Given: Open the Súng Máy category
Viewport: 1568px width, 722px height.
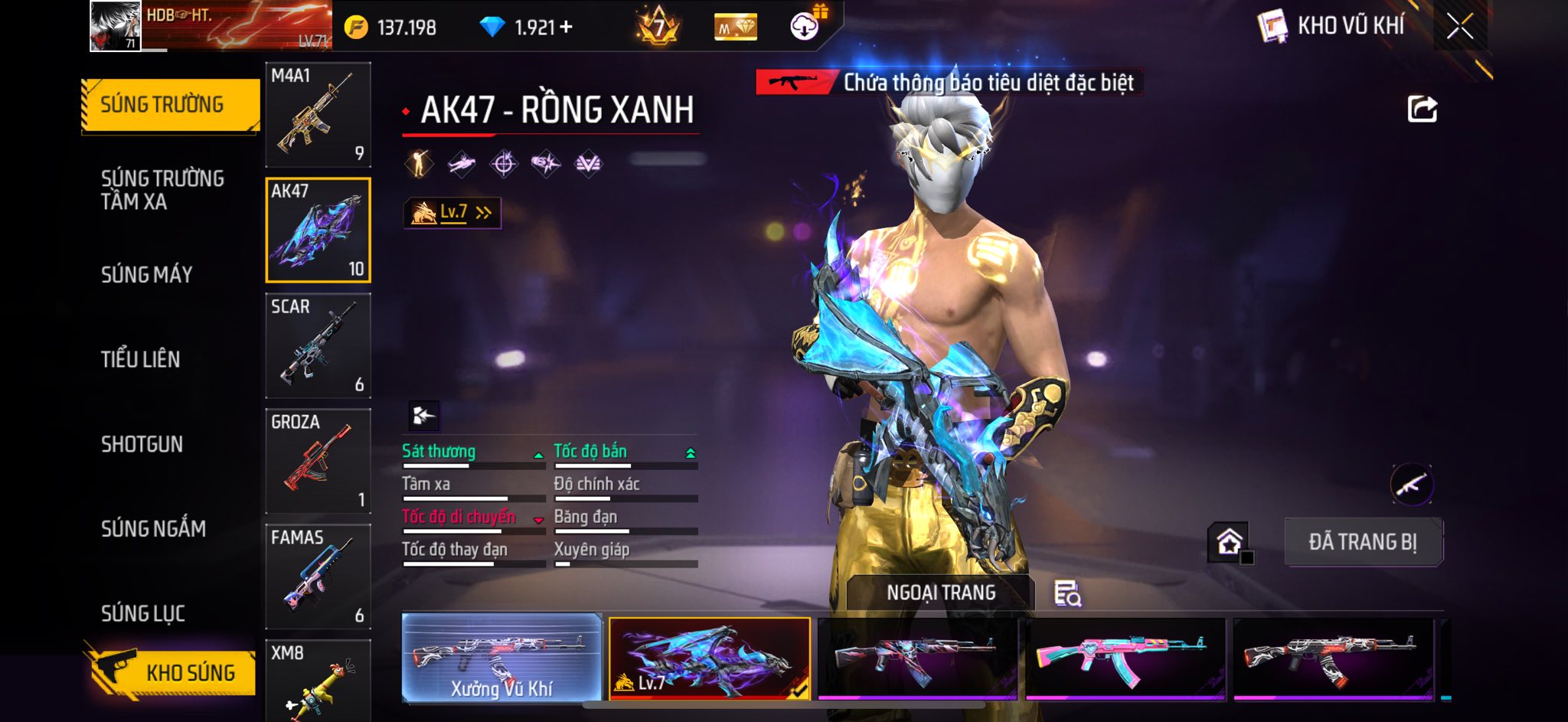Looking at the screenshot, I should click(x=147, y=274).
